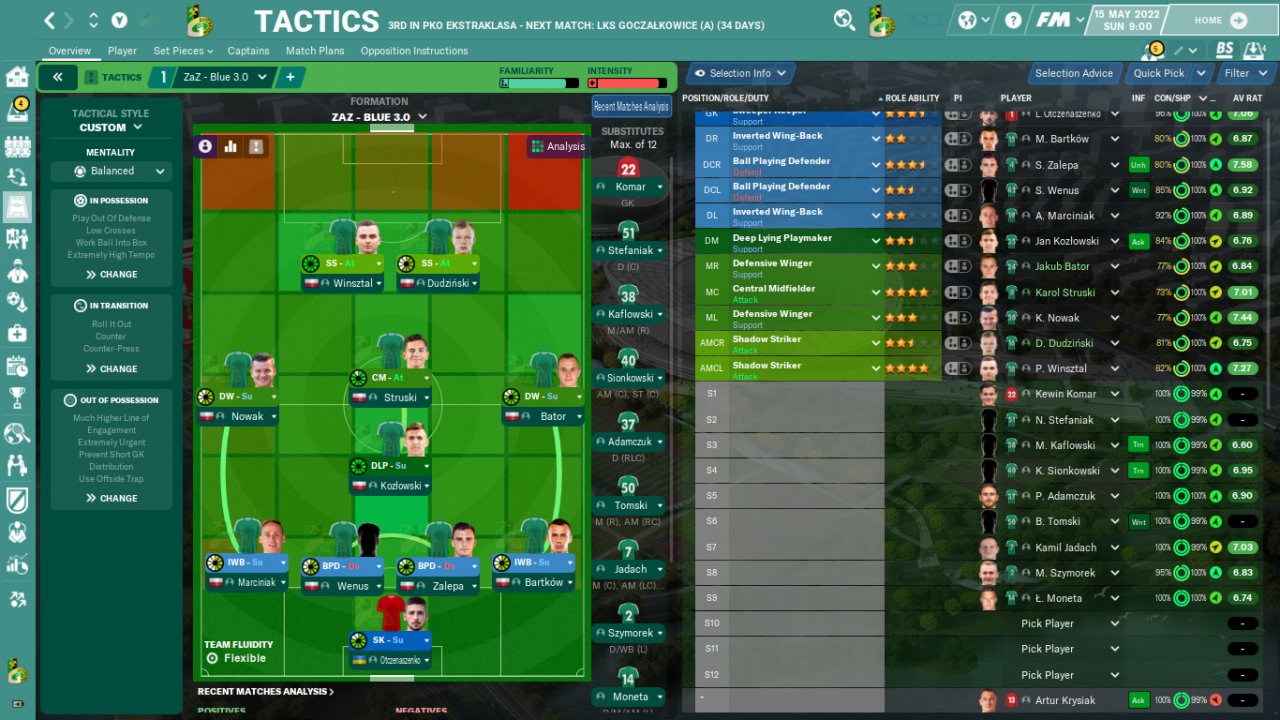This screenshot has width=1280, height=720.
Task: Select Struski's CM position on the pitch
Action: 390,378
